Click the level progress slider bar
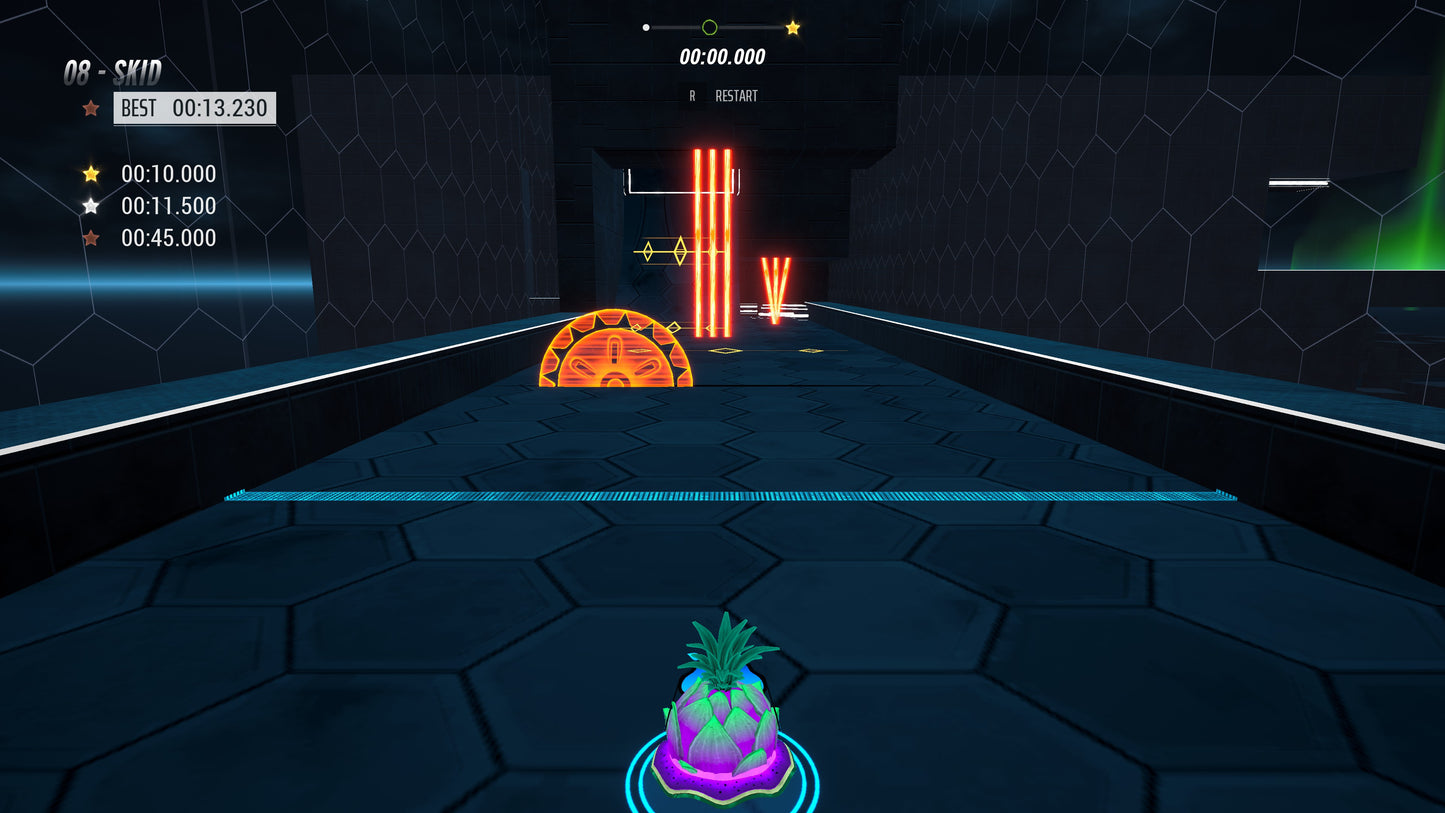Image resolution: width=1445 pixels, height=813 pixels. click(x=719, y=27)
